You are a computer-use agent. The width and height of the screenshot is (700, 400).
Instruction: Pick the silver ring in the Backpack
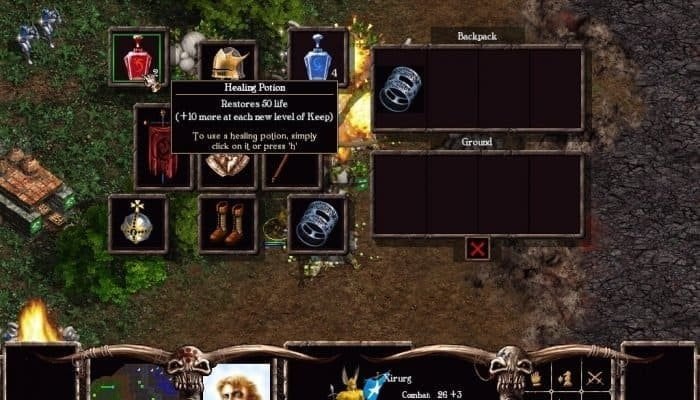tap(399, 88)
